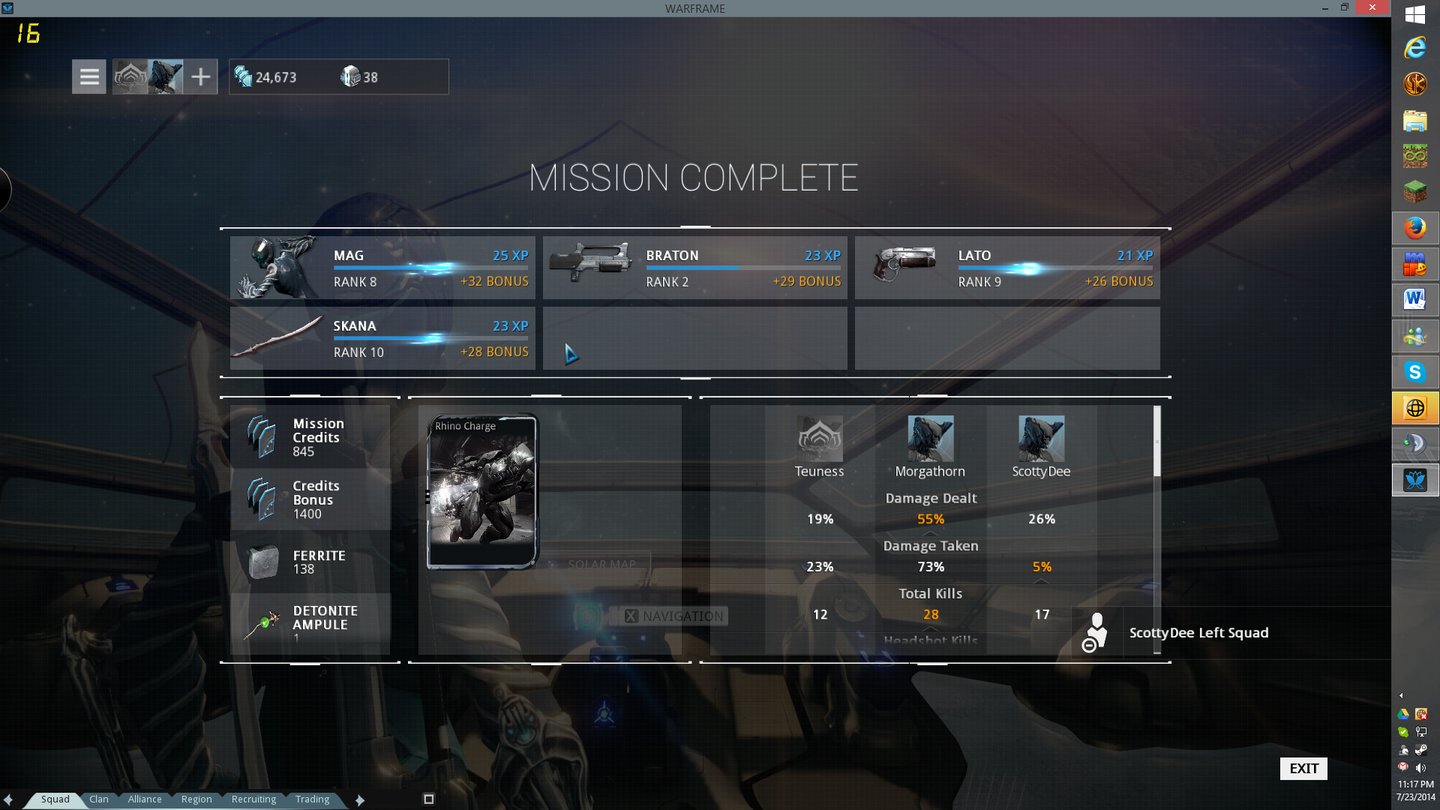
Task: Select the Rhino Charge reward card
Action: (482, 492)
